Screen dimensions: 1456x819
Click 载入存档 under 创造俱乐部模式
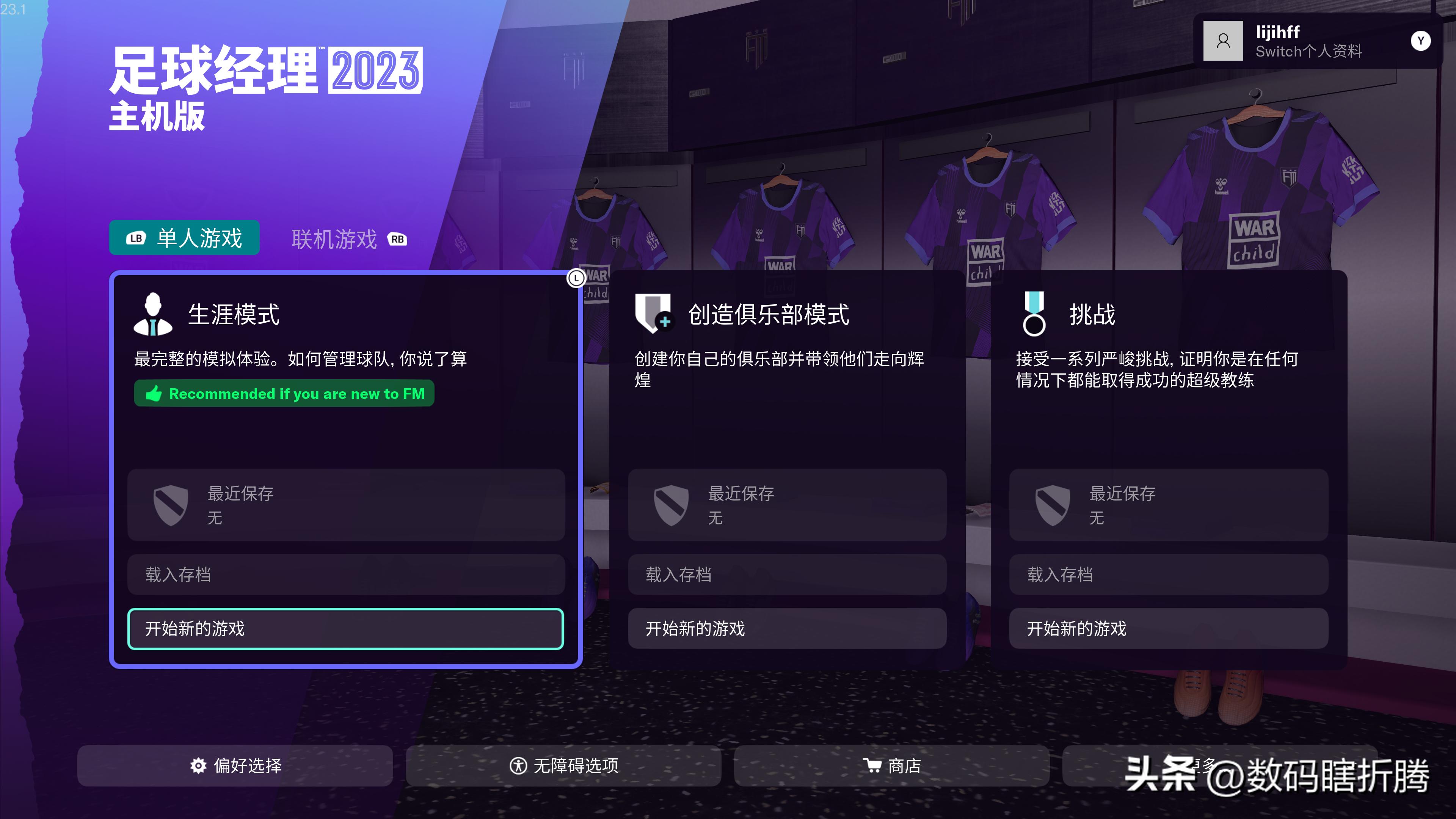pos(788,575)
